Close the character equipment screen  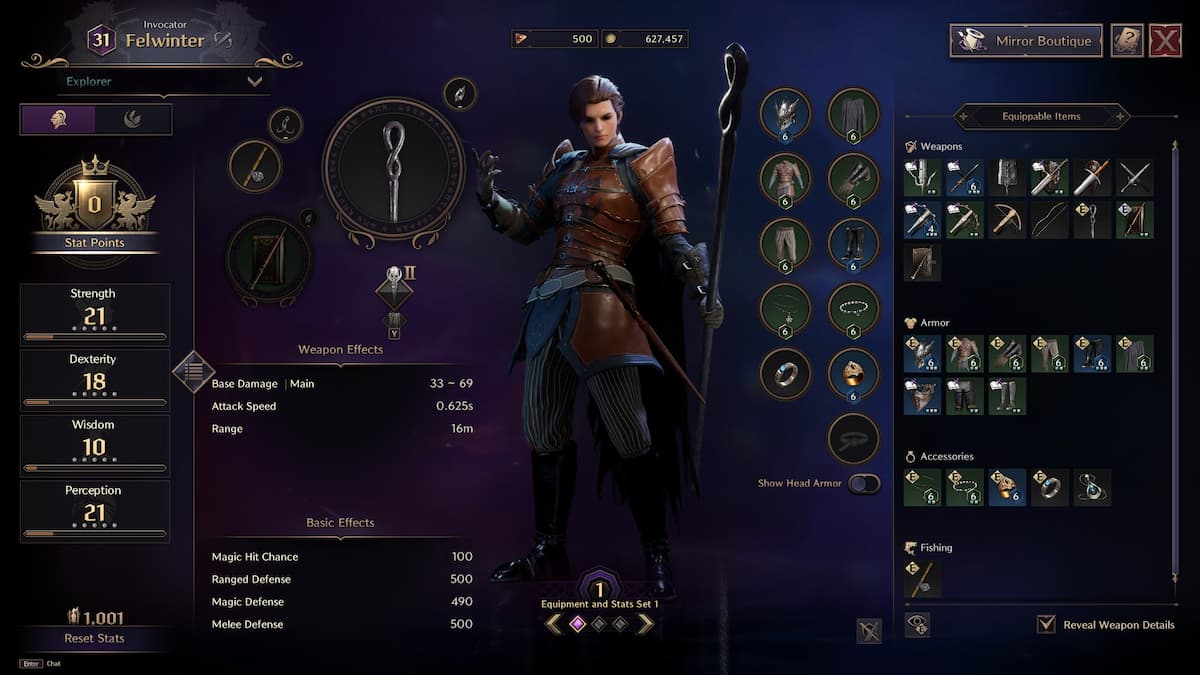pyautogui.click(x=1165, y=41)
